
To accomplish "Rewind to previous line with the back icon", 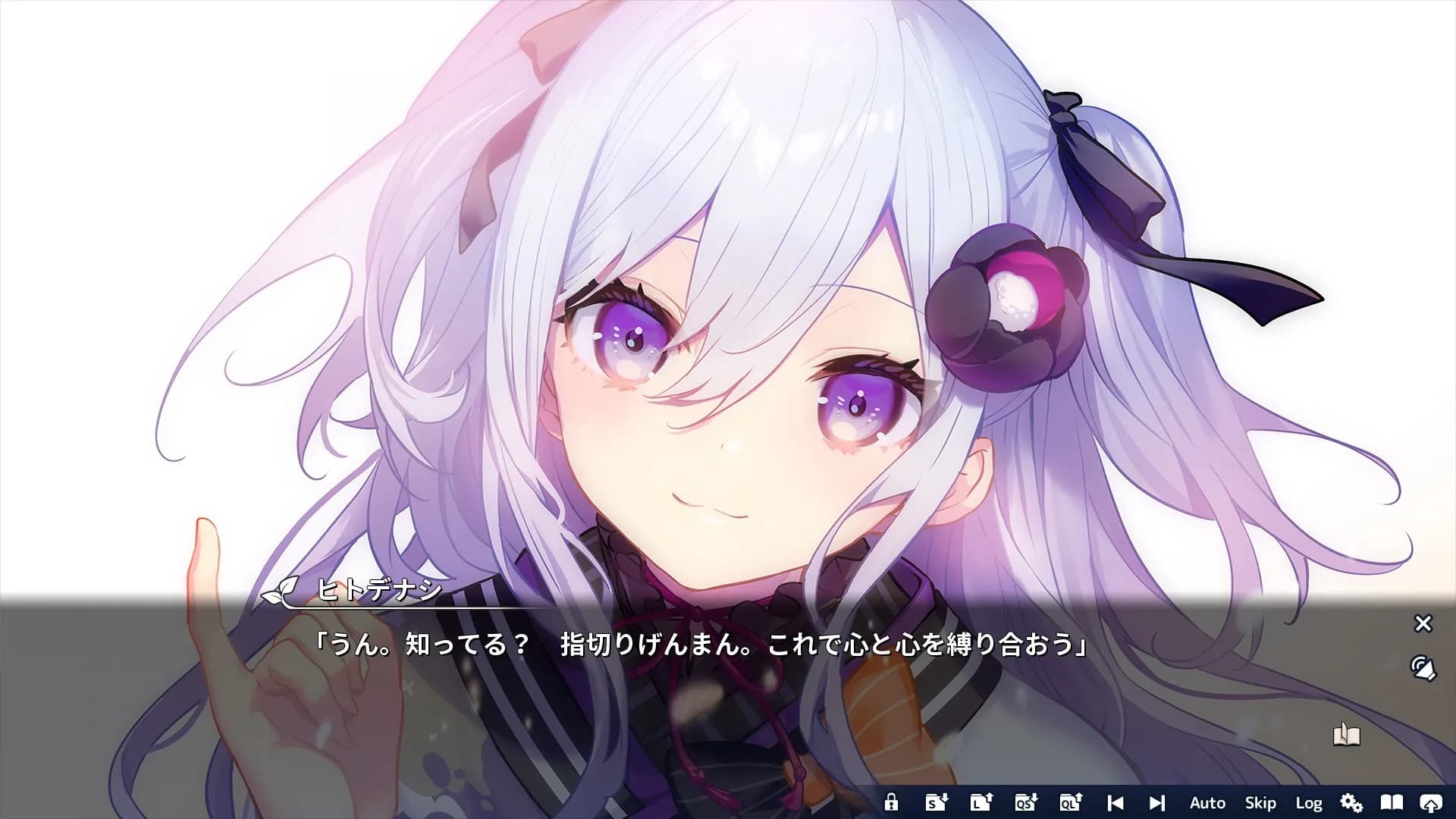I will pos(1116,802).
